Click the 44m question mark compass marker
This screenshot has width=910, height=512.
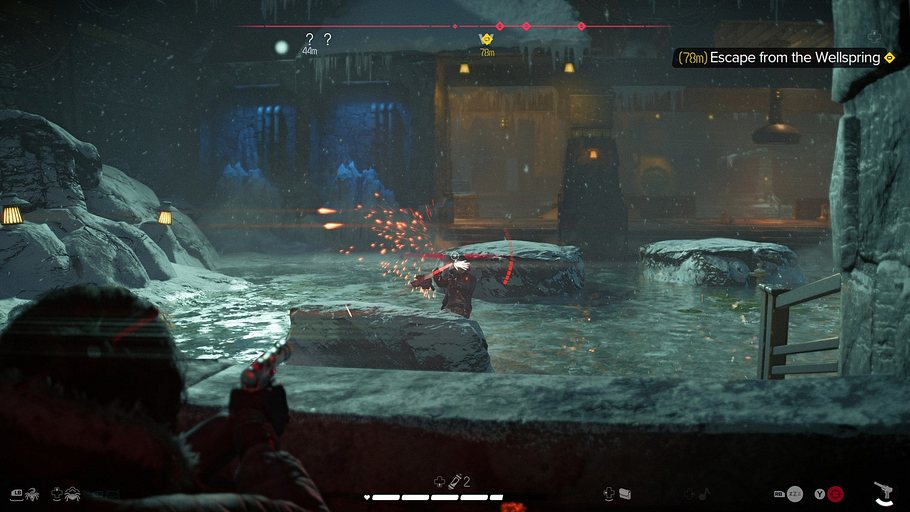tap(309, 40)
